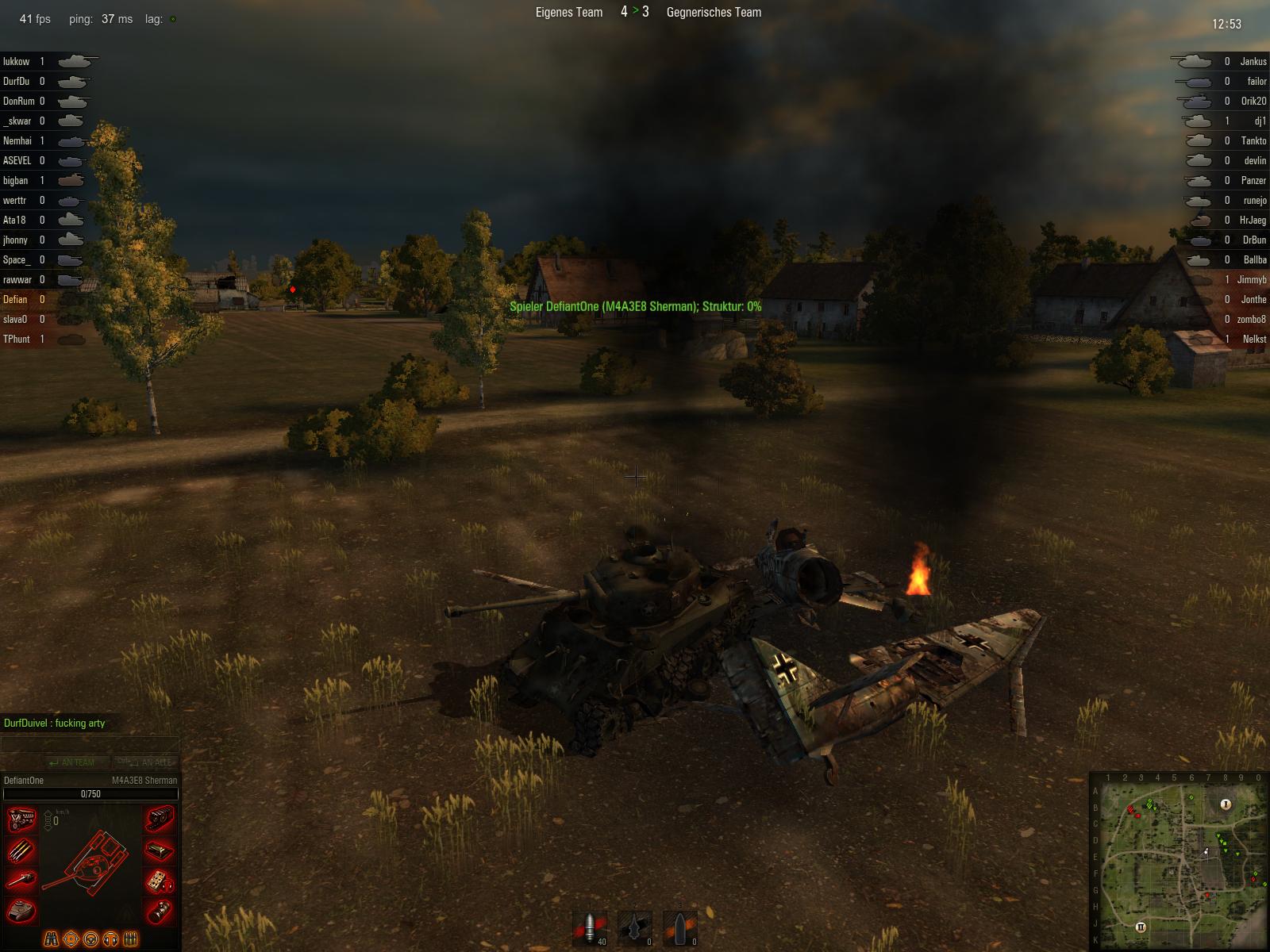Click the binoculars commander crew icon

51,939
